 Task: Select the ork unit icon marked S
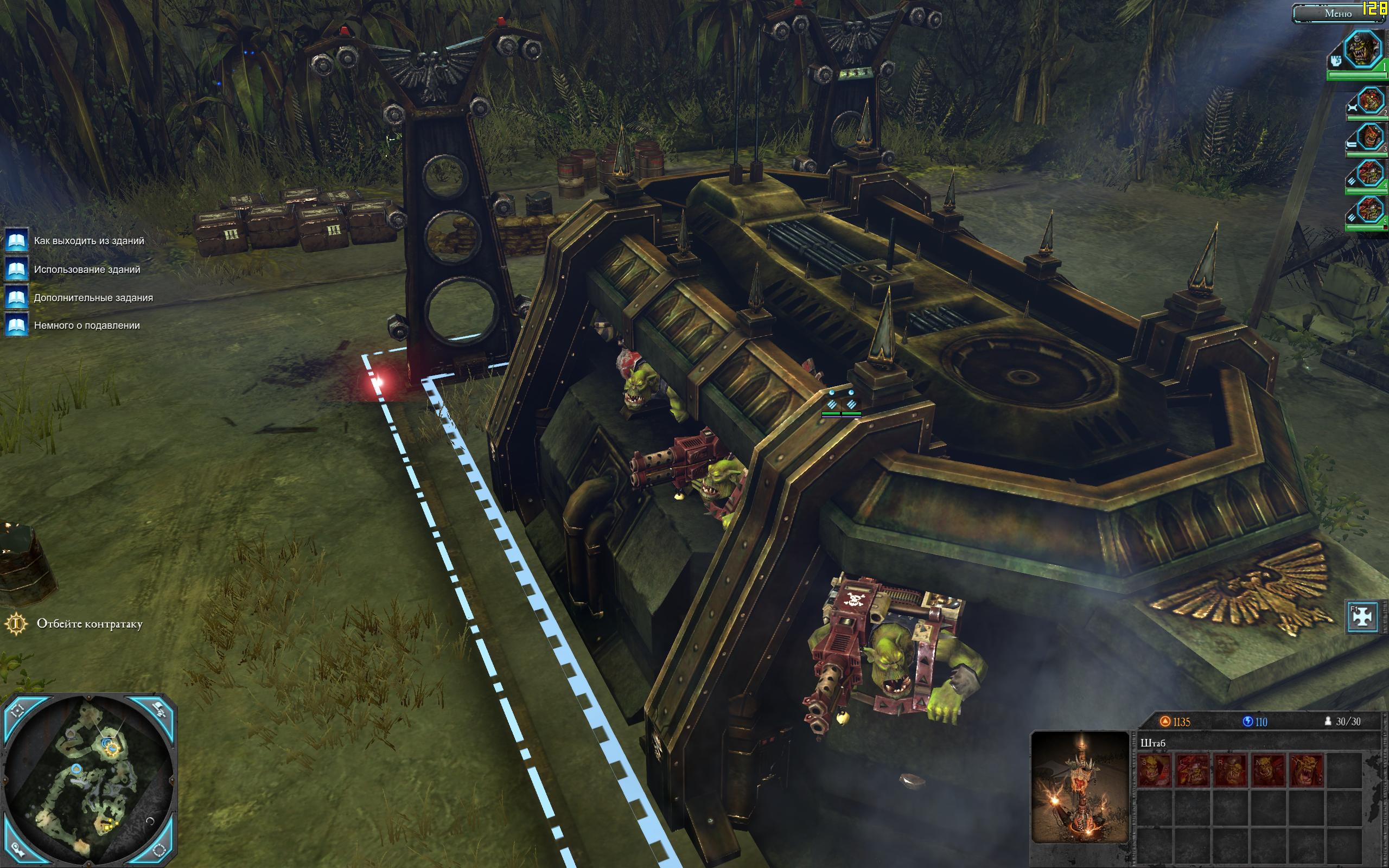(1154, 770)
